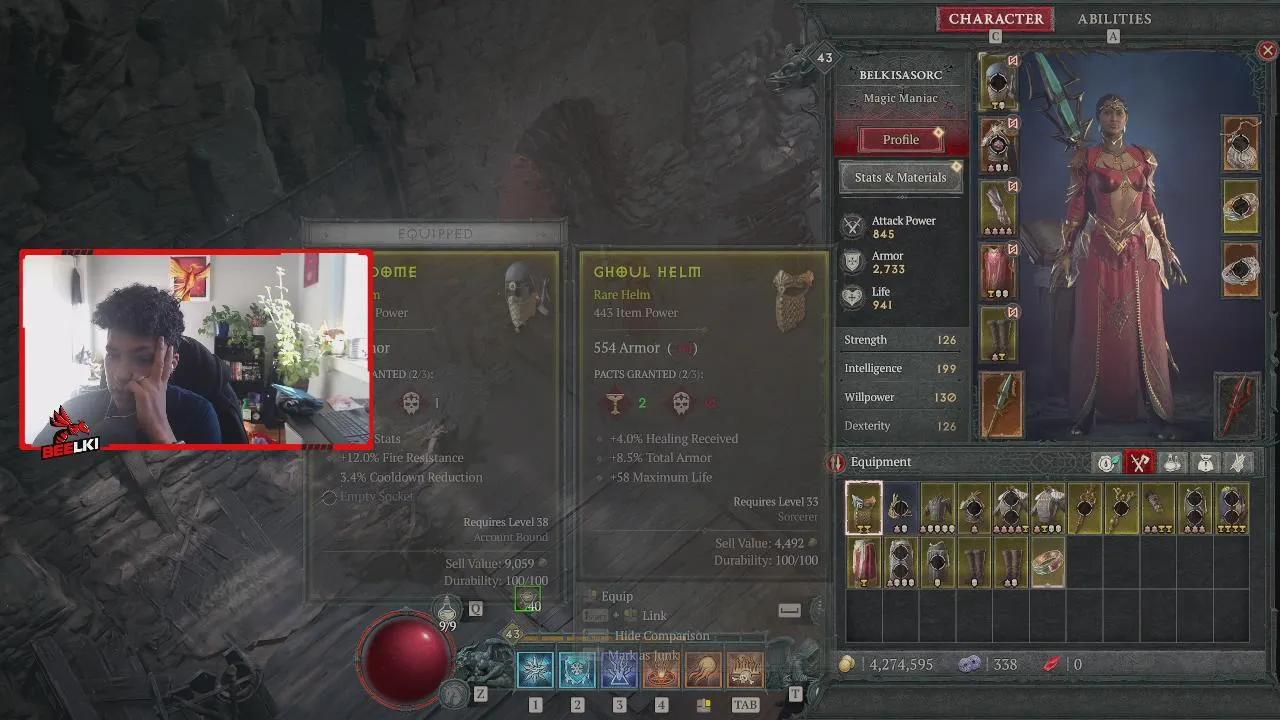The height and width of the screenshot is (720, 1280).
Task: Activate the frost nova skill icon
Action: tap(535, 669)
